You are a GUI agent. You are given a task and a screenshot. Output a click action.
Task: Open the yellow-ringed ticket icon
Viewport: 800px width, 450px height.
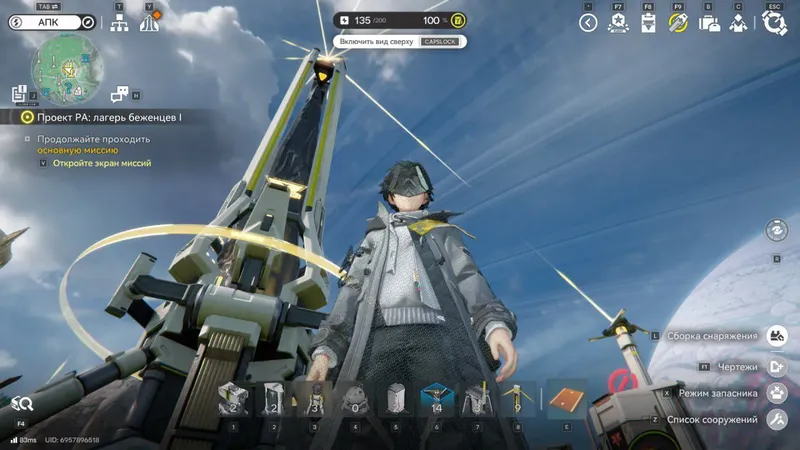(x=678, y=23)
